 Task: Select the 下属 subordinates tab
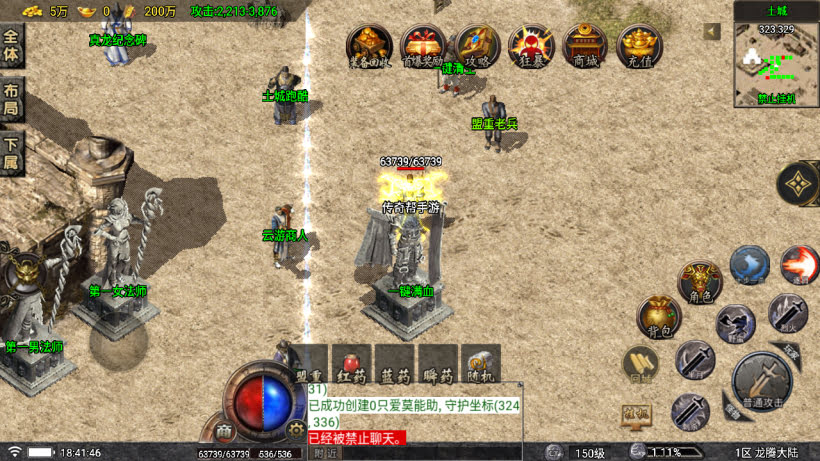click(11, 152)
